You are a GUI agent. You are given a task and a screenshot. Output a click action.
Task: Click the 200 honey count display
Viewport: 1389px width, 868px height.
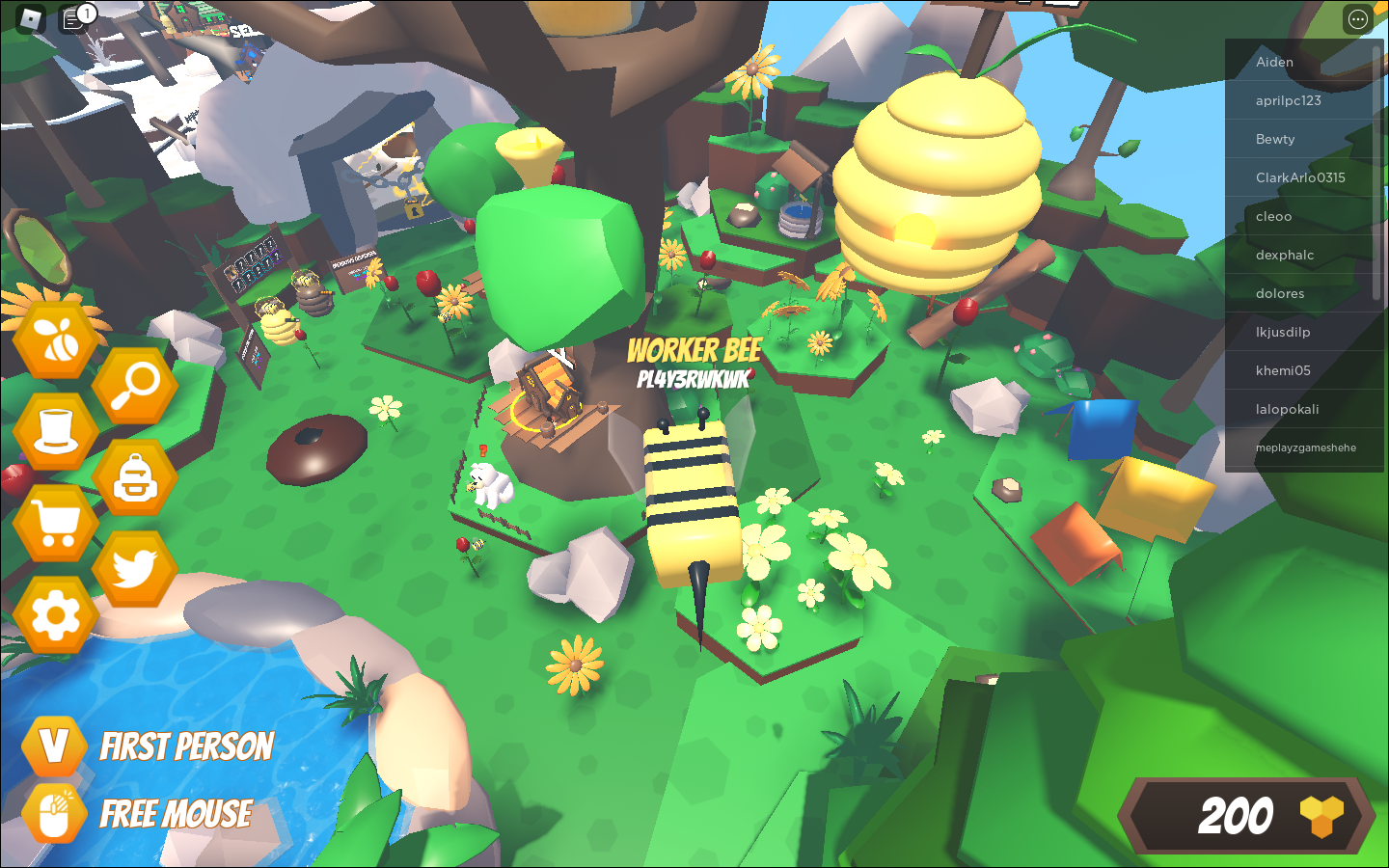tap(1238, 818)
